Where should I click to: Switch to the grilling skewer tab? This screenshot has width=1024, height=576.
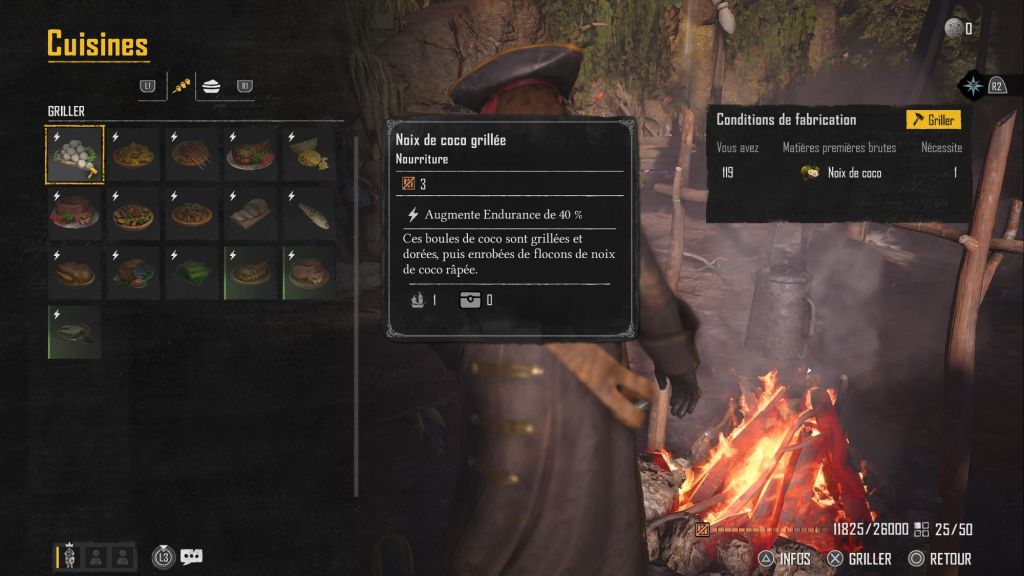[181, 87]
